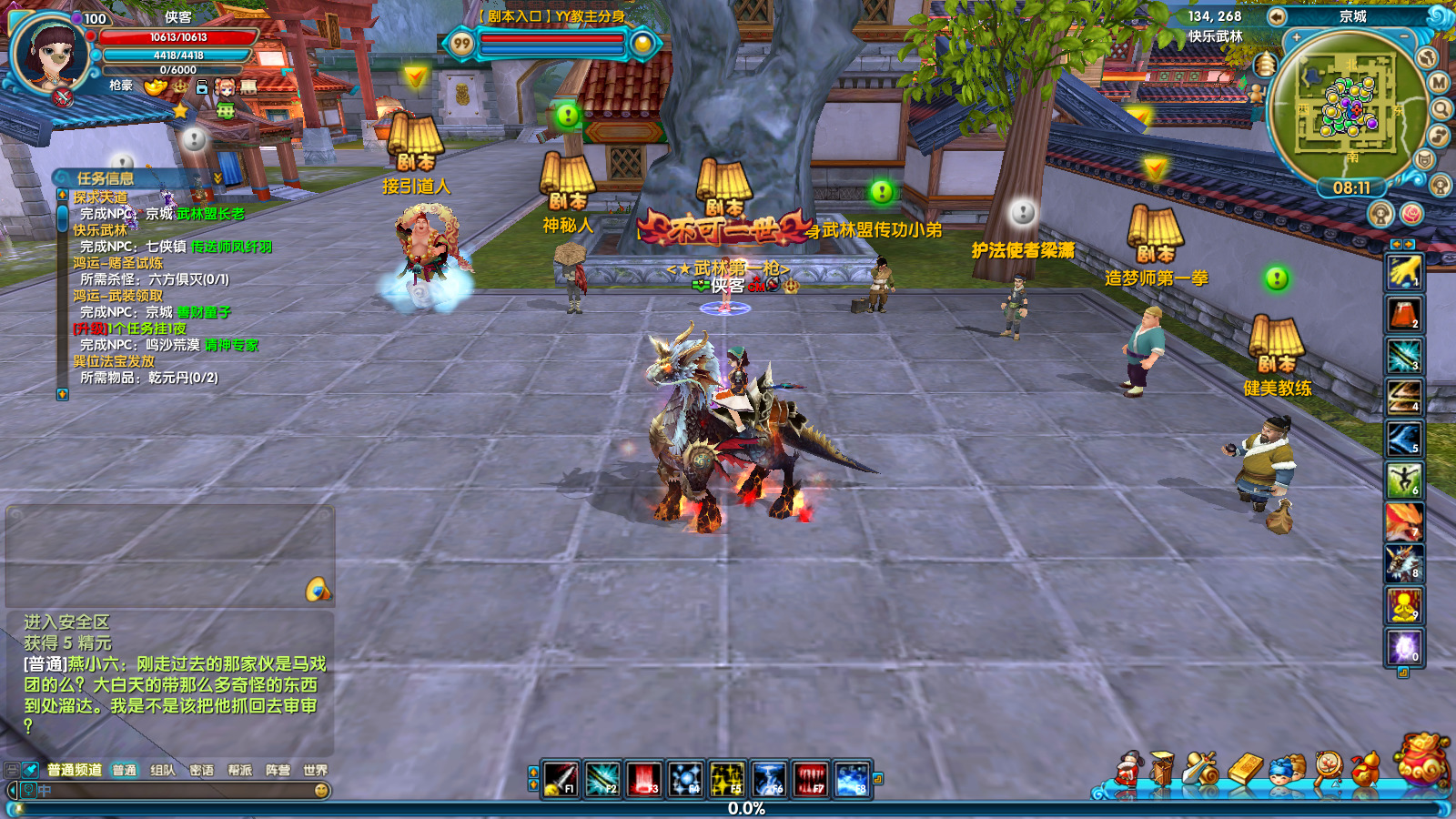1456x819 pixels.
Task: Click the back arrow beside 京城
Action: click(1277, 16)
